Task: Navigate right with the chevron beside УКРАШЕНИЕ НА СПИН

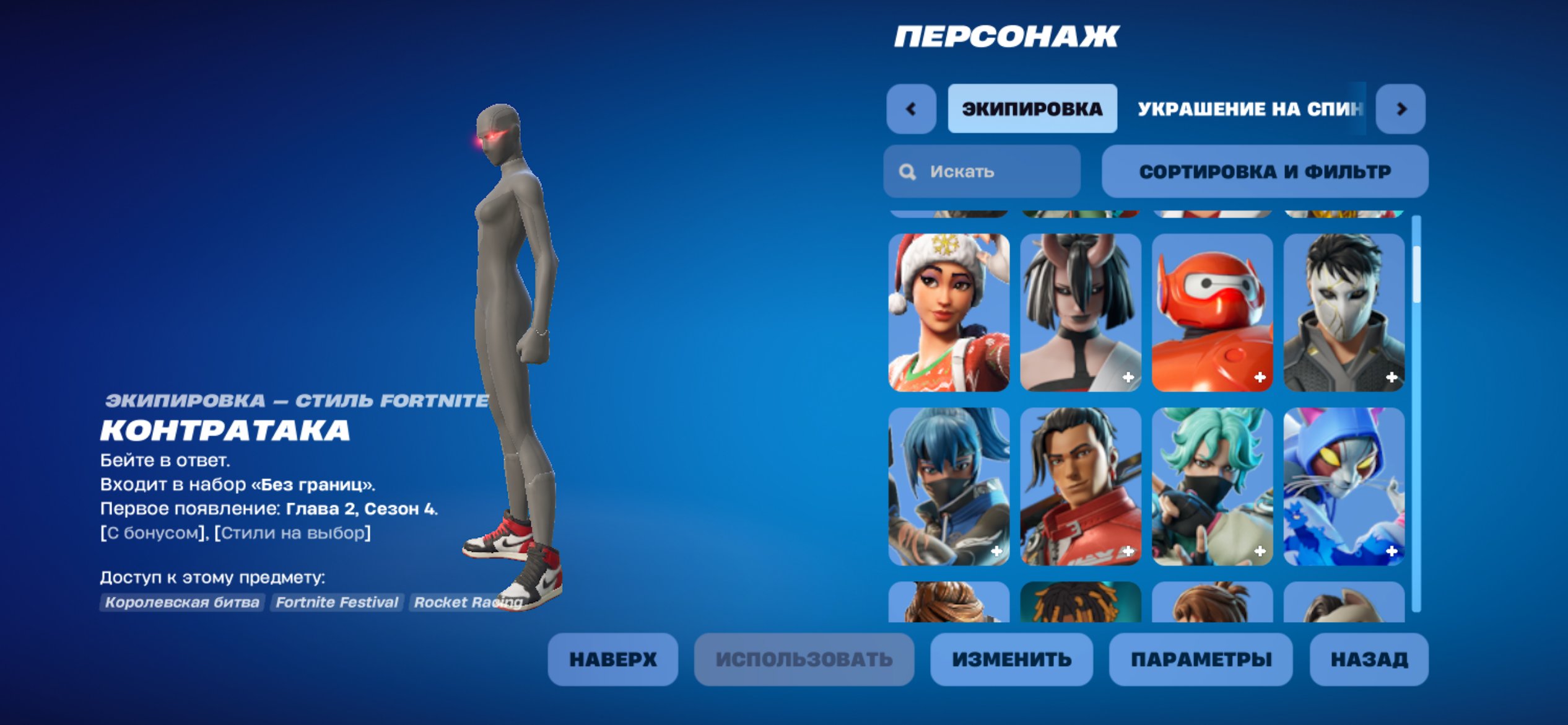Action: pos(1401,109)
